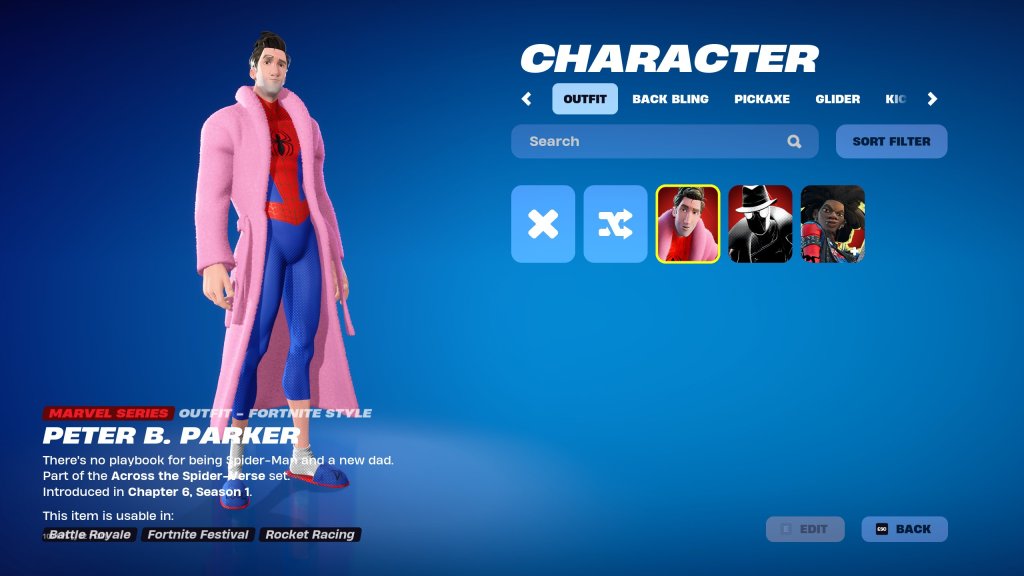Select the Pickaxe category tab
1024x576 pixels.
point(762,99)
